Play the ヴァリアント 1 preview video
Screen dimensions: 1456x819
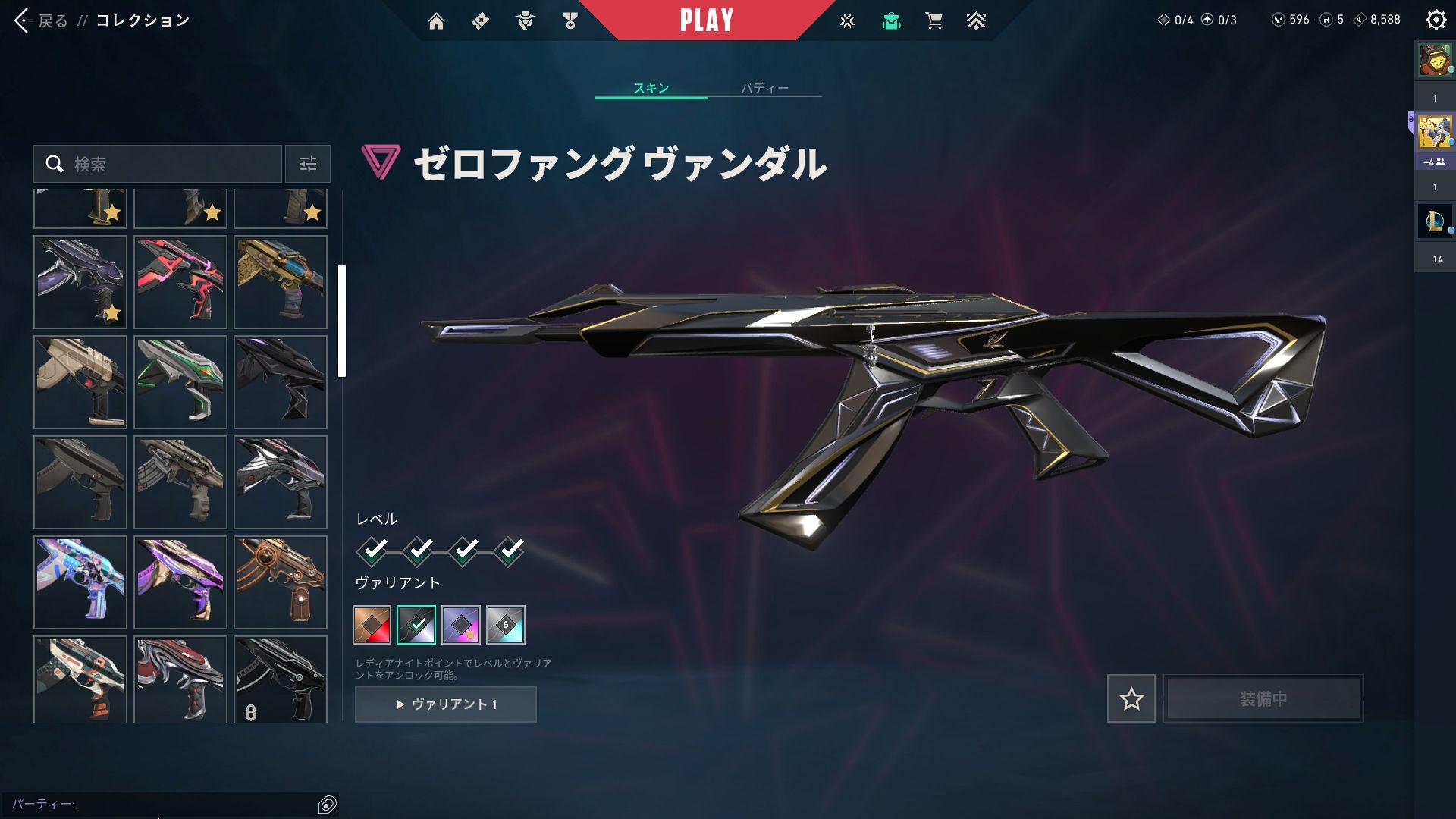(446, 704)
